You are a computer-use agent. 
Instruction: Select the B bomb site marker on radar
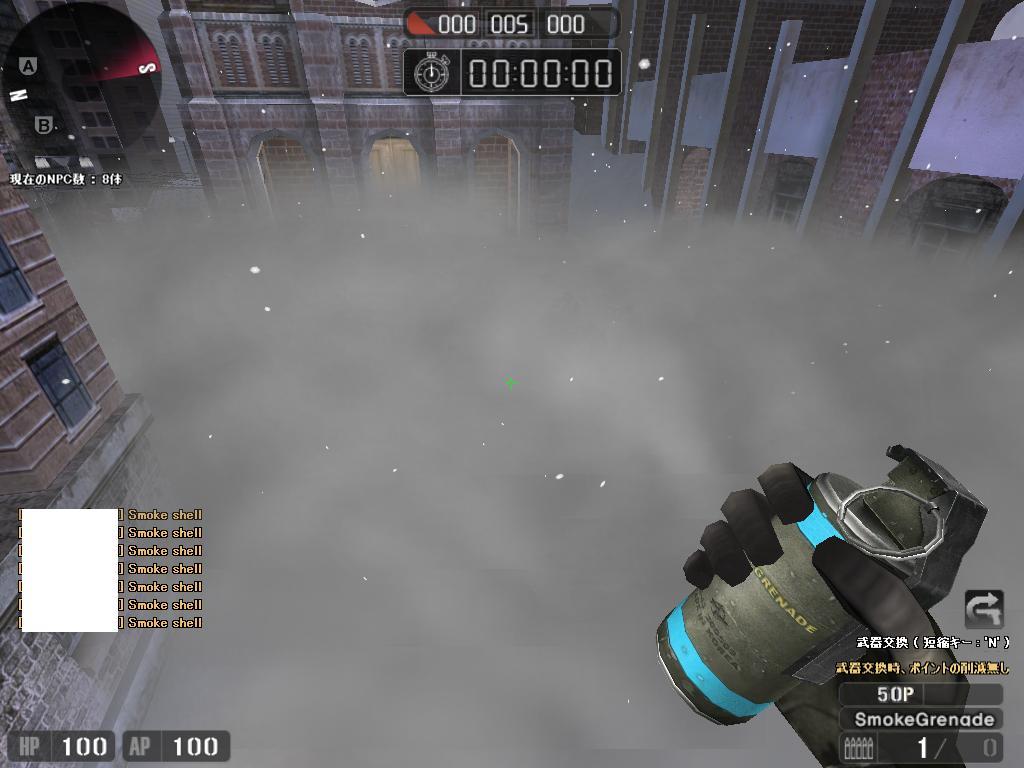(x=43, y=126)
